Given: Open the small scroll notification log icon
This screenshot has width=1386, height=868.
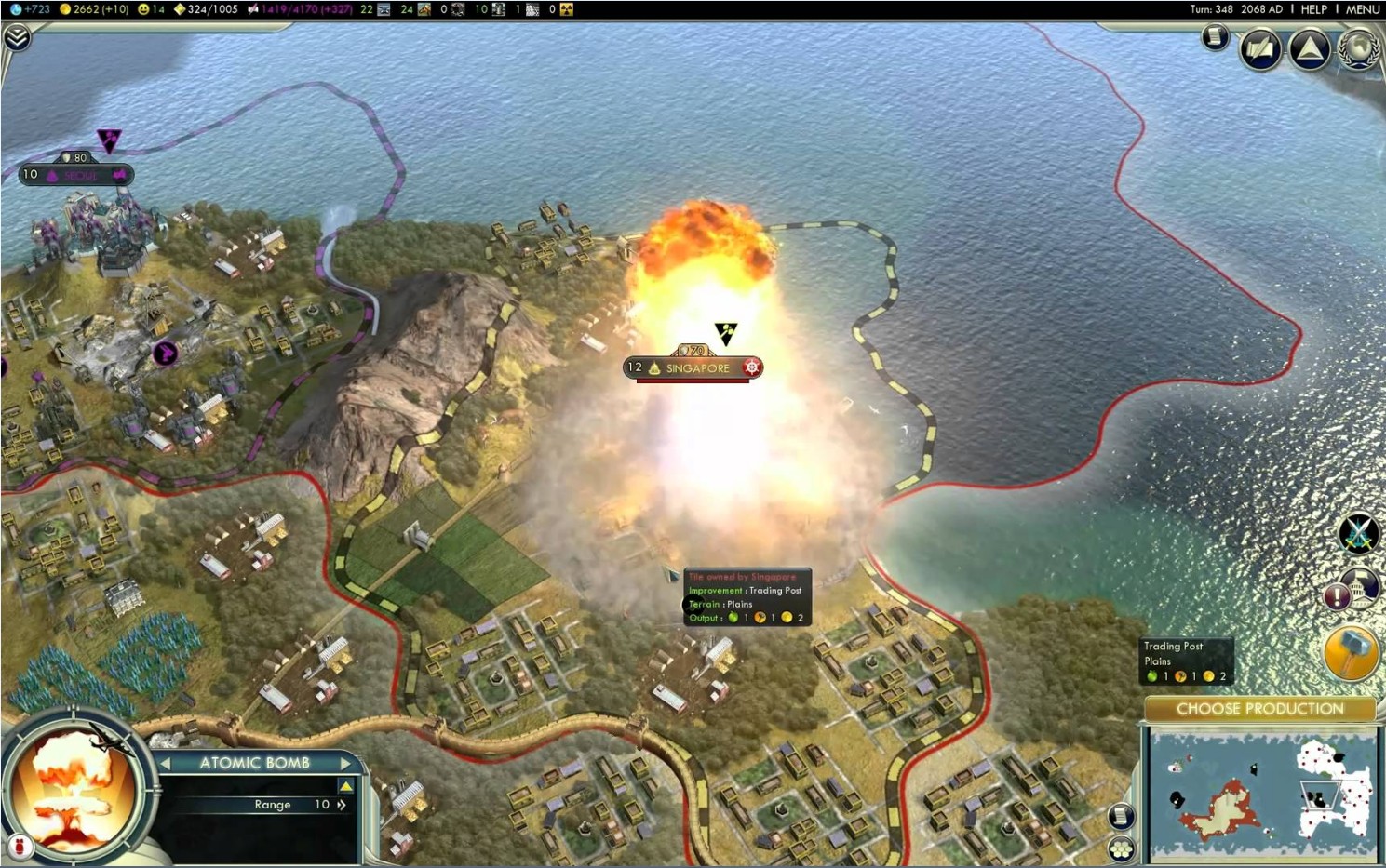Looking at the screenshot, I should point(1214,37).
